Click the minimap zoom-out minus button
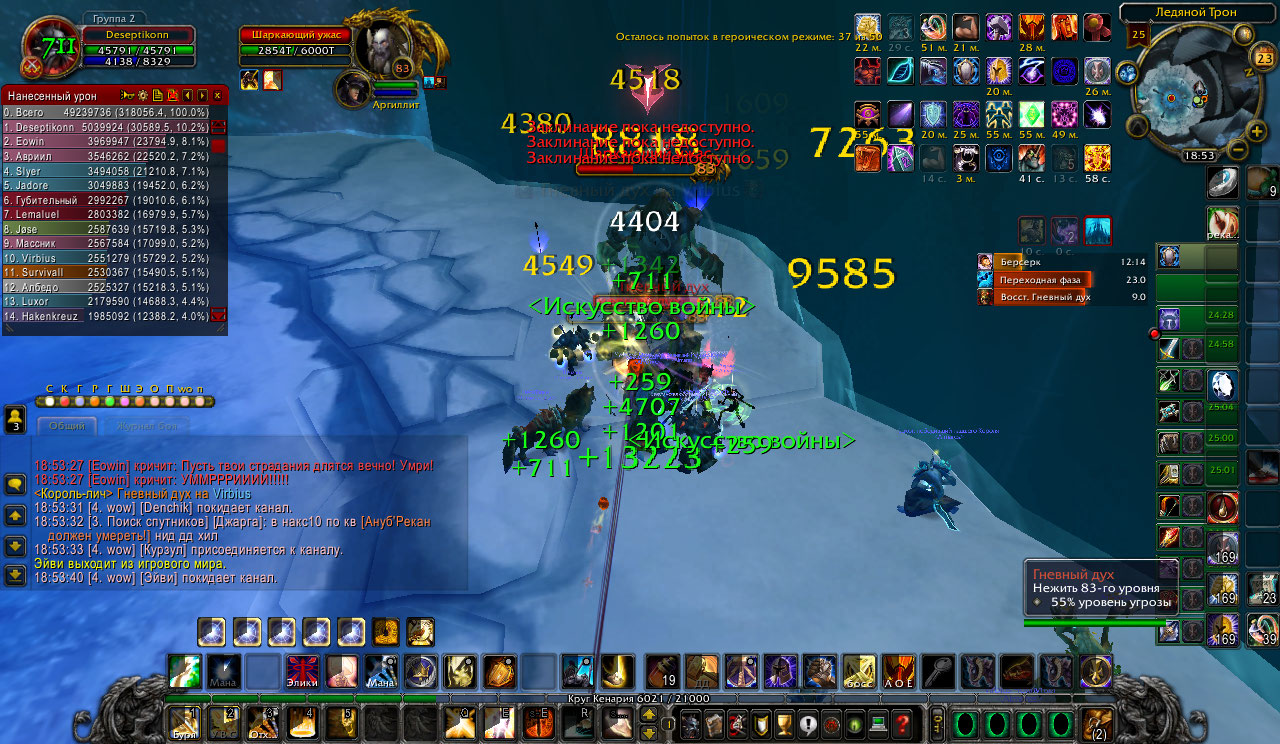The width and height of the screenshot is (1280, 744). tap(1236, 151)
